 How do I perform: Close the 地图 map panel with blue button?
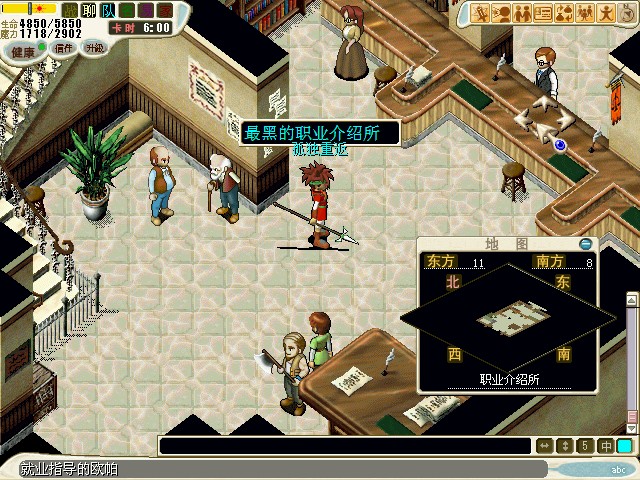coord(585,244)
